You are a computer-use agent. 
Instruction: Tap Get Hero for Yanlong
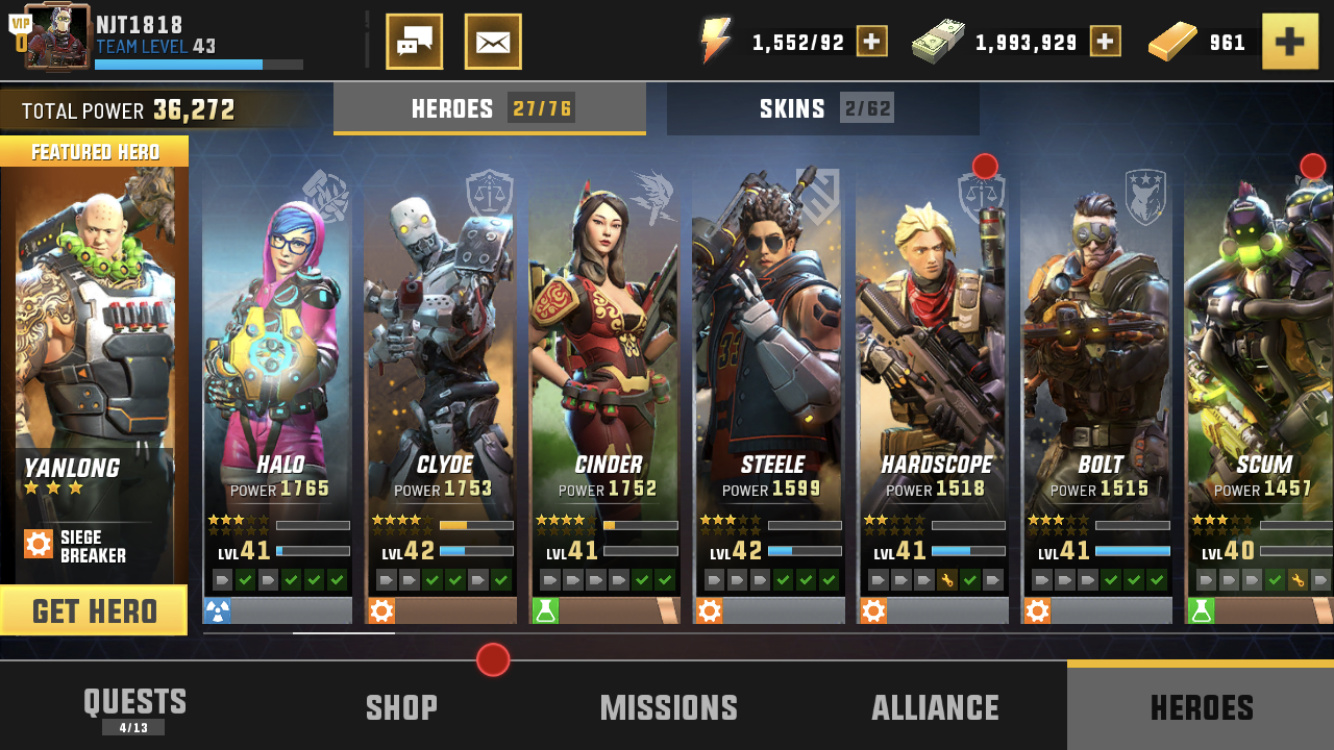(94, 611)
